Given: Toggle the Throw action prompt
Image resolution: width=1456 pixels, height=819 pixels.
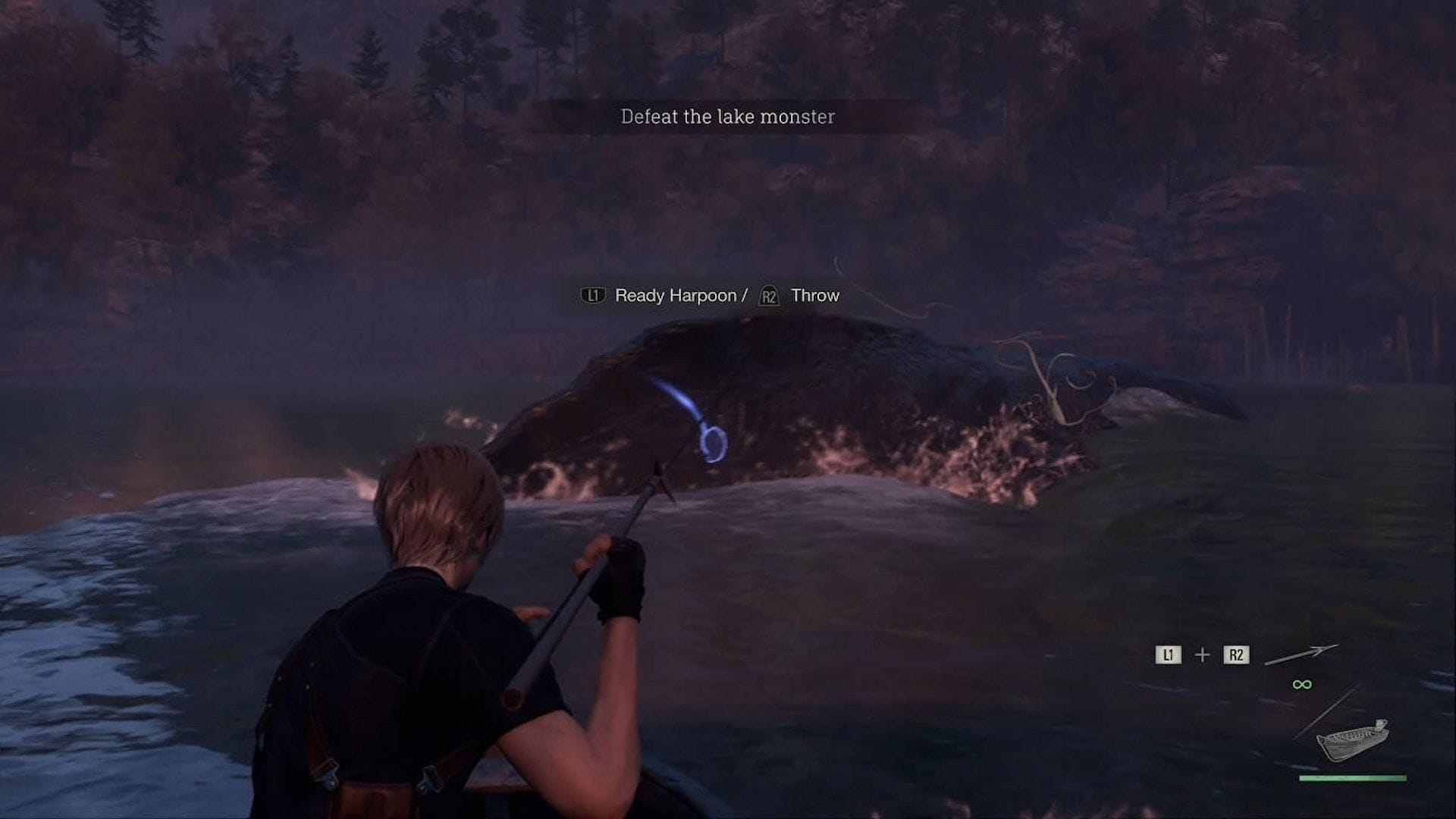Looking at the screenshot, I should [x=814, y=296].
